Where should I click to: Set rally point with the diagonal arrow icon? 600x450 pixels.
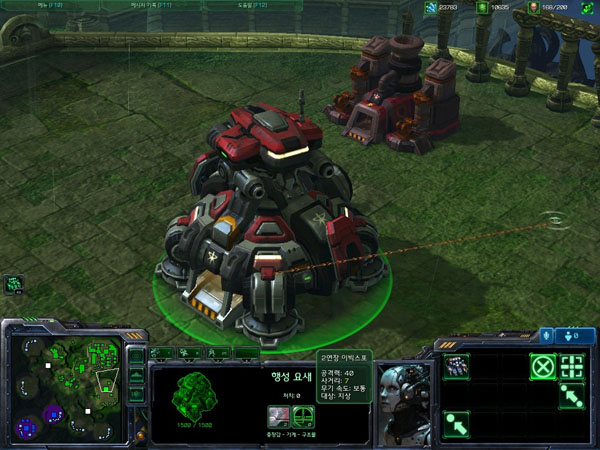(x=572, y=395)
